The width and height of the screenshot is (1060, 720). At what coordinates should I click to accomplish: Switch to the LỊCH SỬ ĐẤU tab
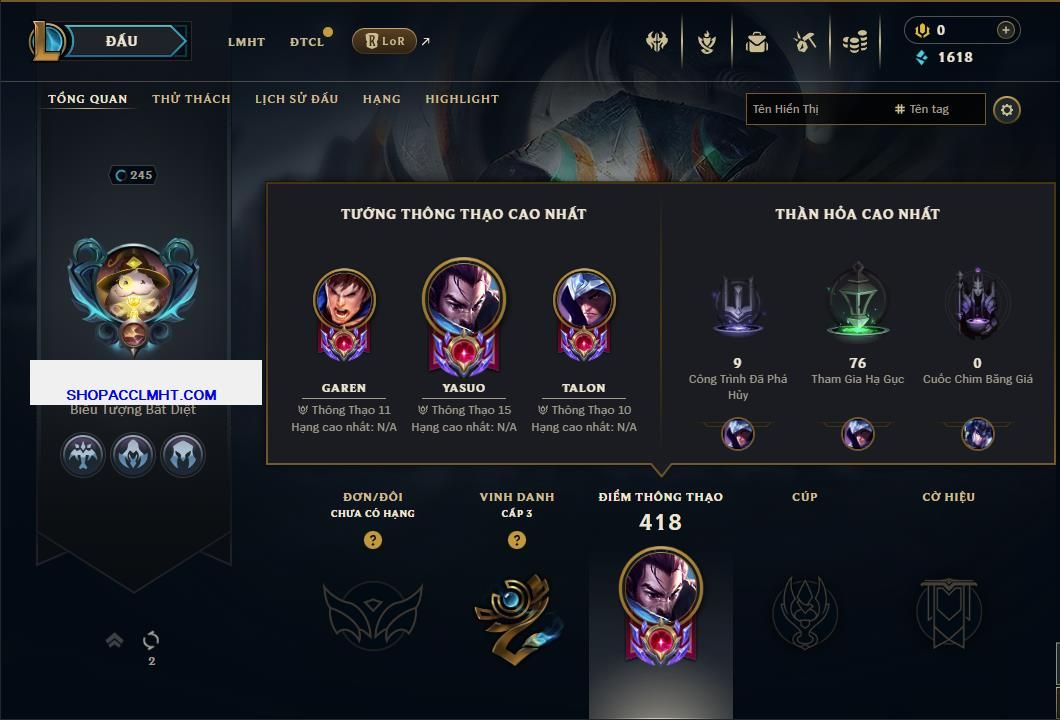click(296, 99)
